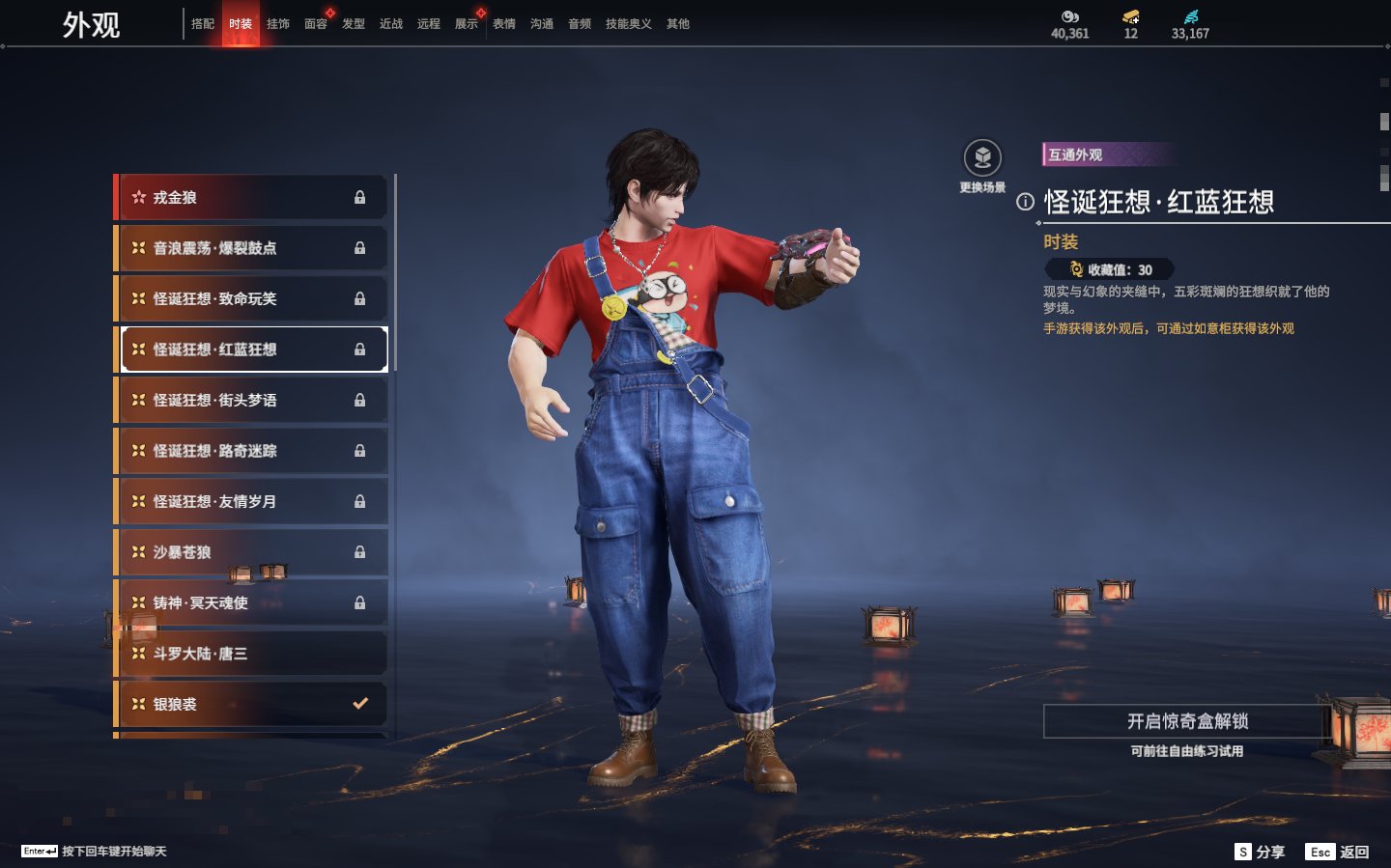Choose the 沙暴苍狼 outfit entry

tap(251, 552)
